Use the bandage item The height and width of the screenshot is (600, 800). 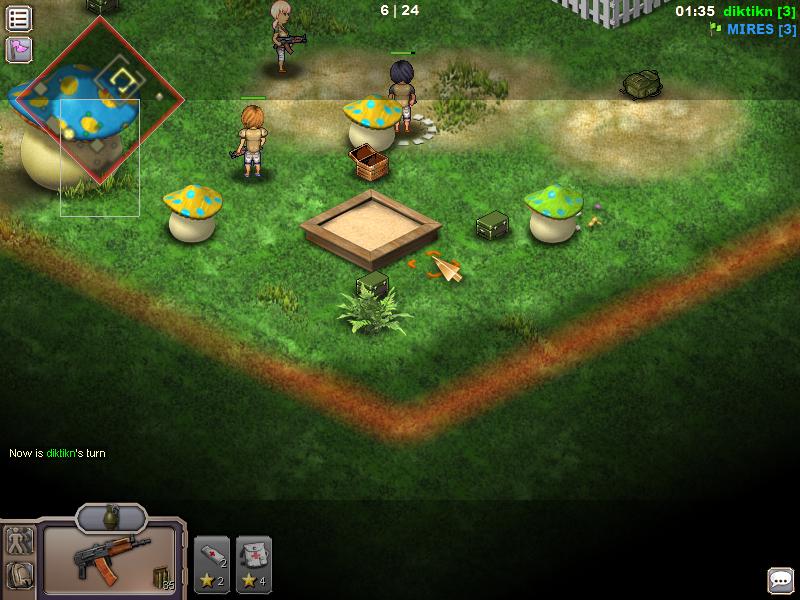[x=212, y=565]
